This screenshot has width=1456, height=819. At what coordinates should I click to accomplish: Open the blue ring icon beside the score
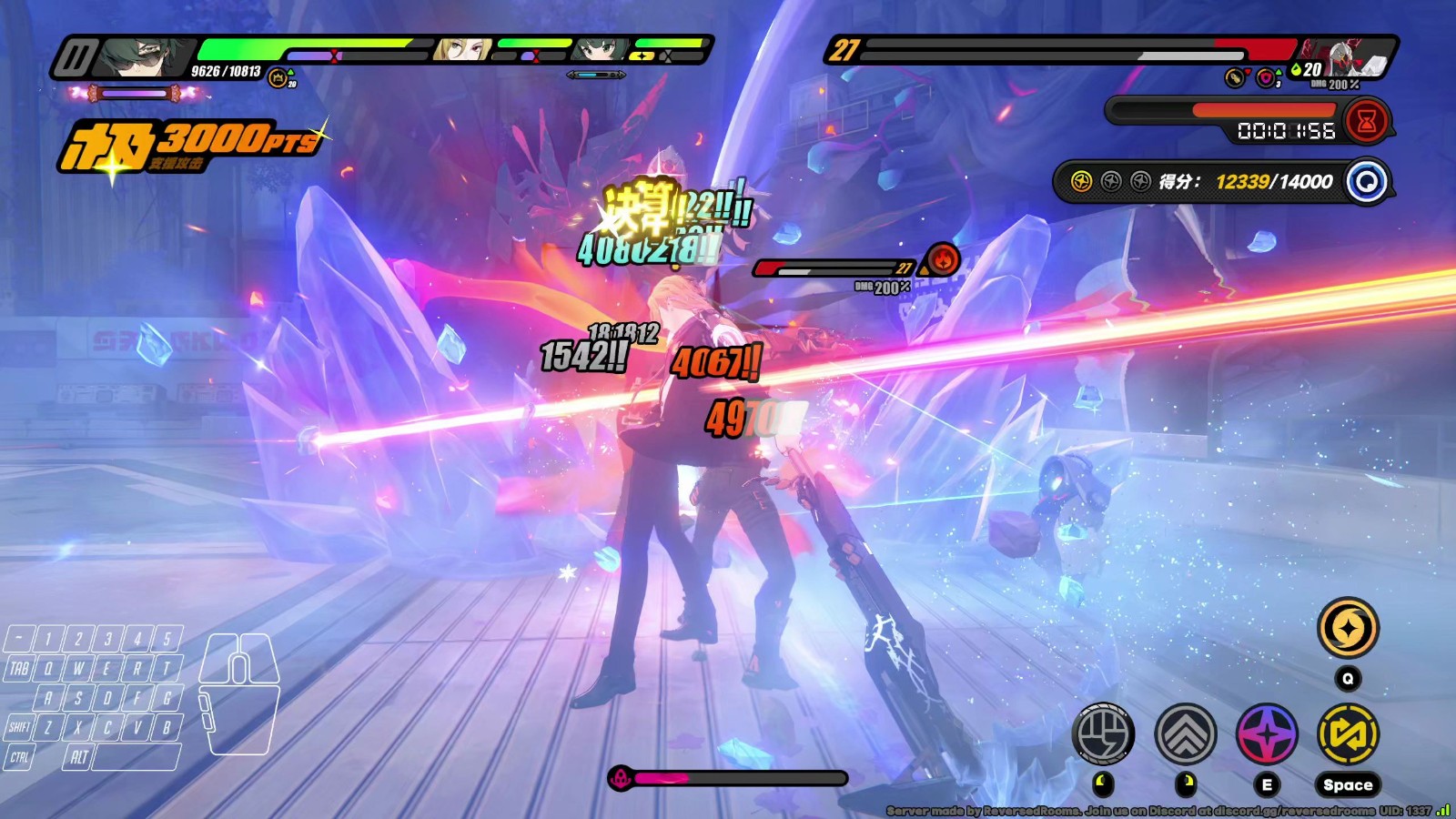point(1367,181)
